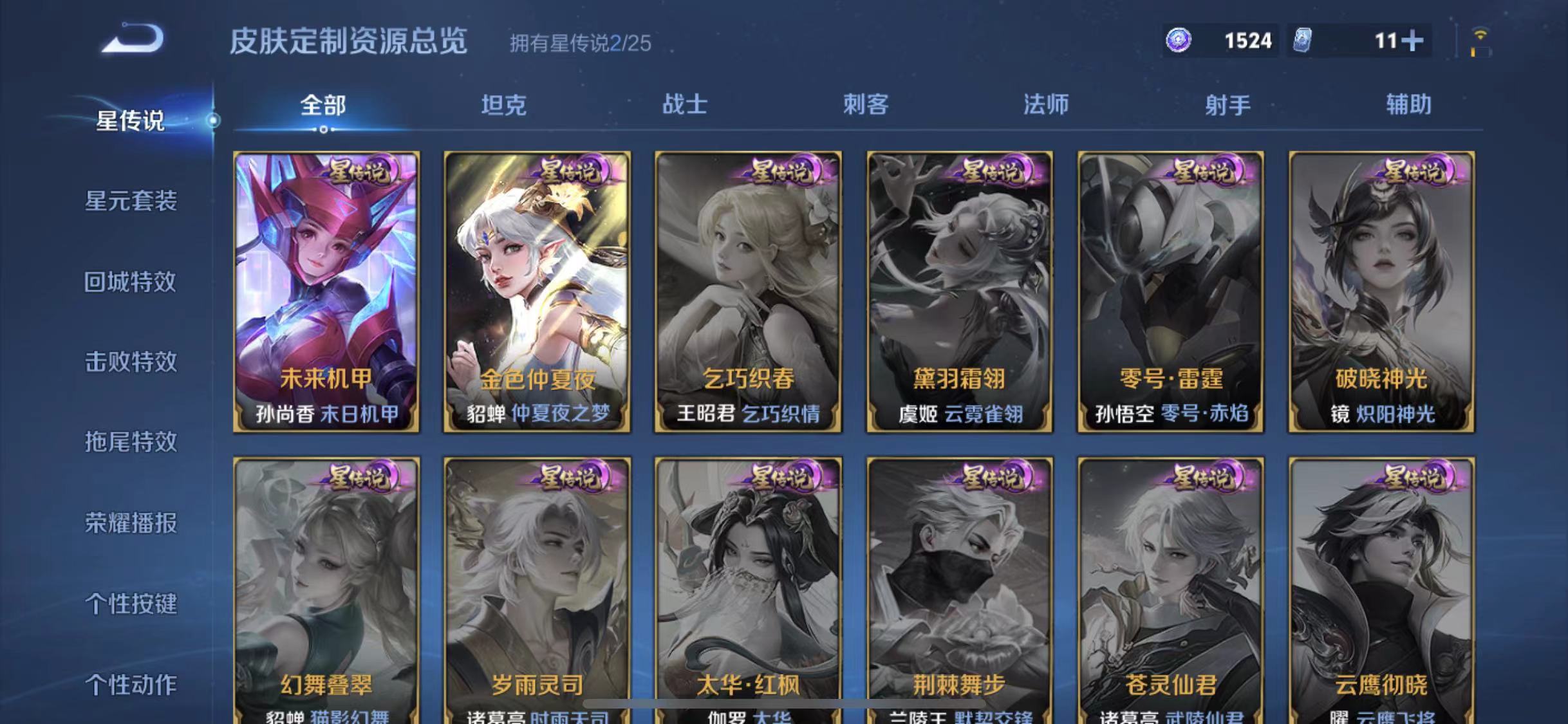Click the 拥有星传说2/25 counter text

(577, 44)
